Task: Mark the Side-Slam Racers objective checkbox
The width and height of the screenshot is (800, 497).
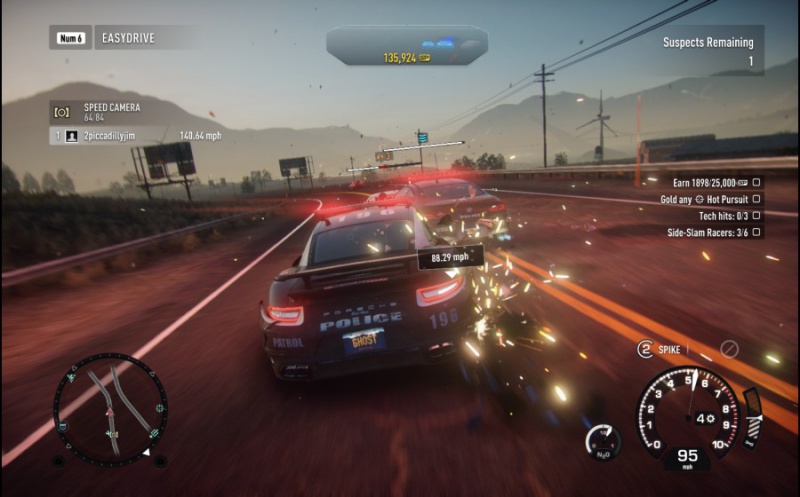Action: click(757, 232)
